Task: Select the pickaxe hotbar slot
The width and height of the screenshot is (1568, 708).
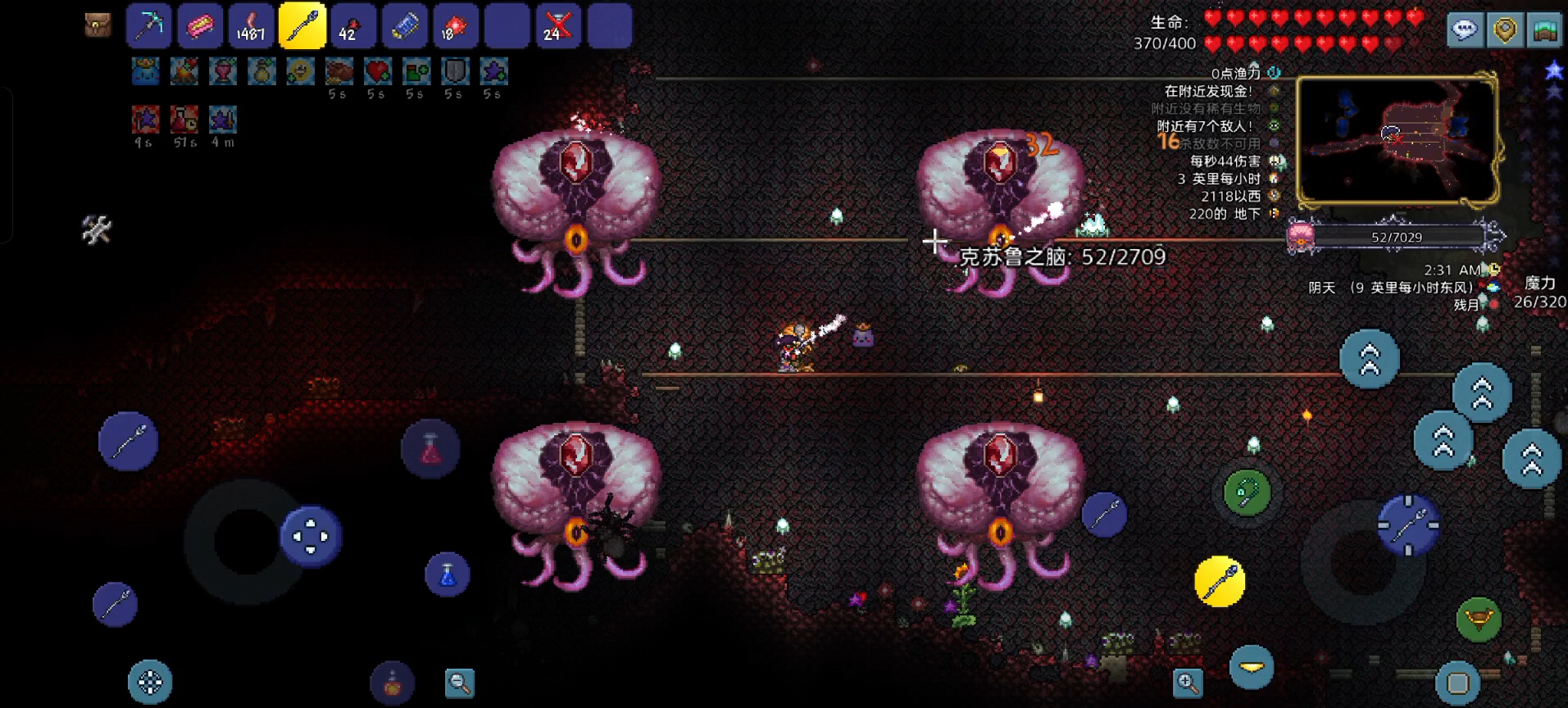Action: [148, 26]
